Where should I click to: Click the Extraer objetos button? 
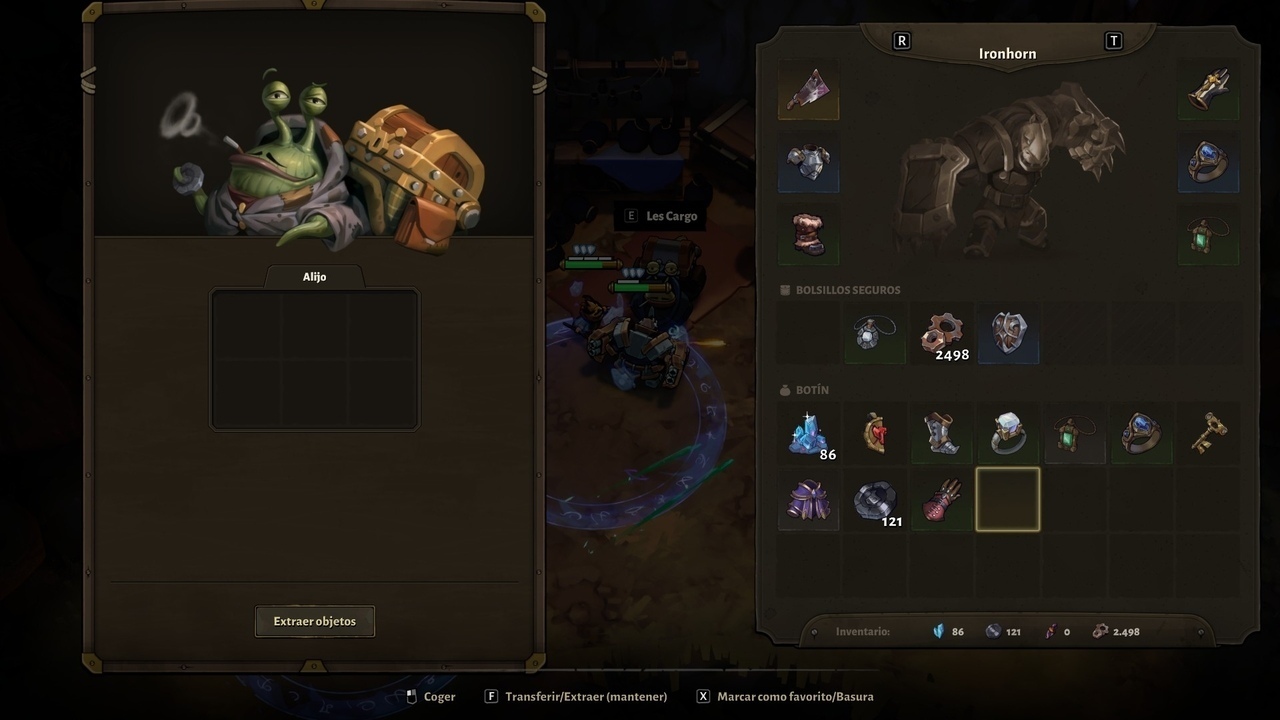(x=315, y=621)
